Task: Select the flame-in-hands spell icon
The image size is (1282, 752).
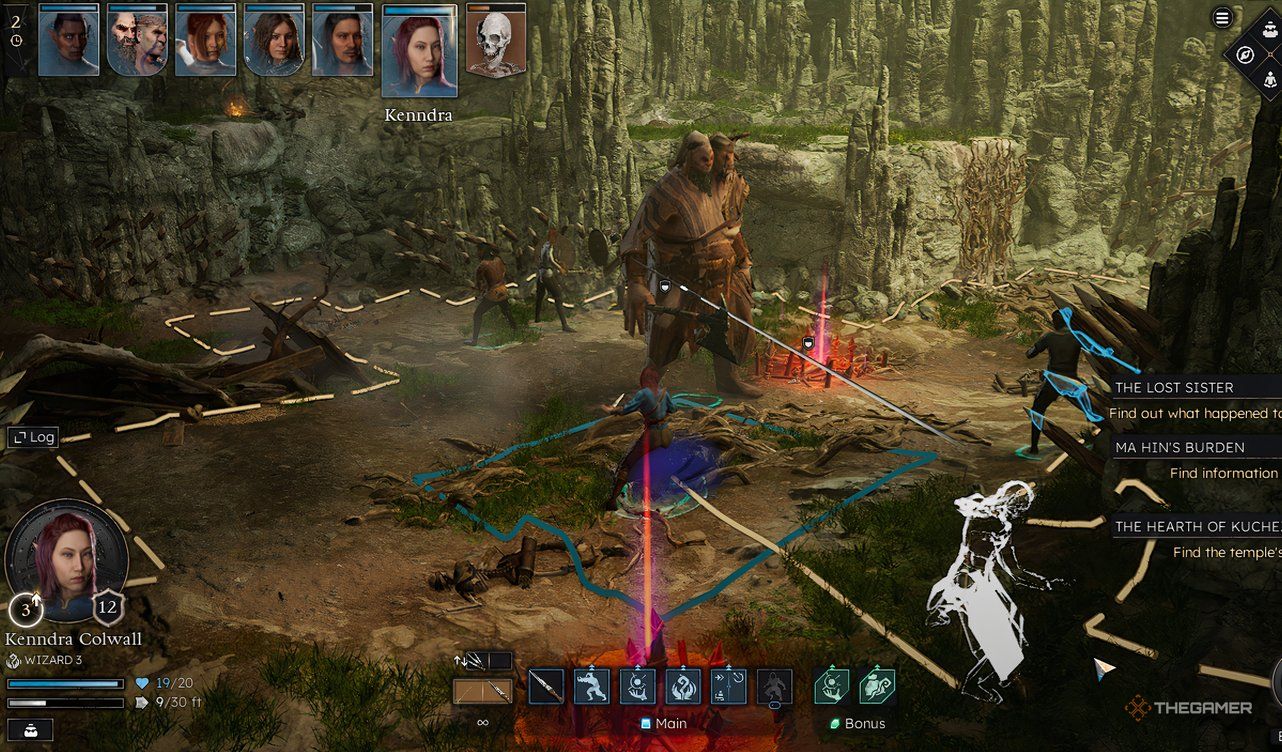Action: pos(683,688)
